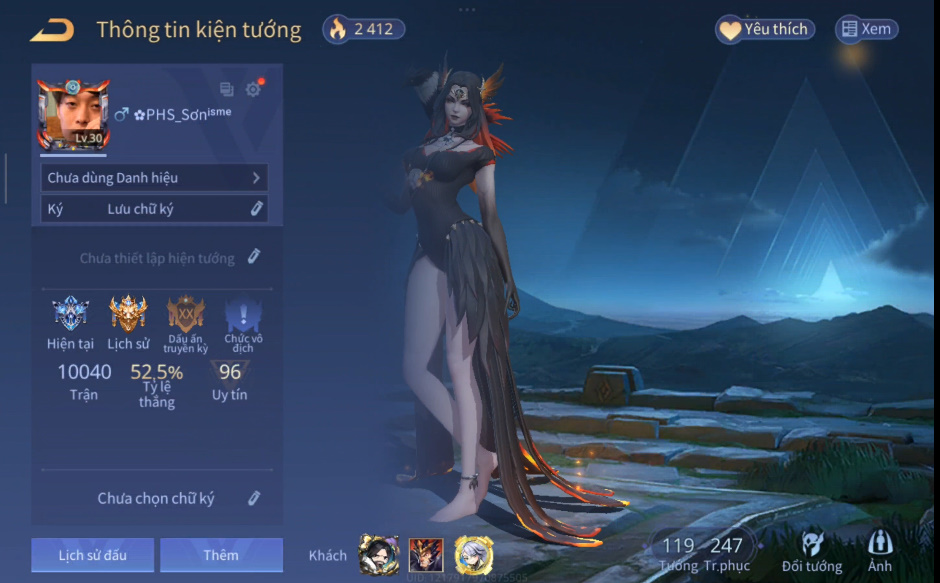
Task: Go back using the return arrow
Action: click(52, 30)
